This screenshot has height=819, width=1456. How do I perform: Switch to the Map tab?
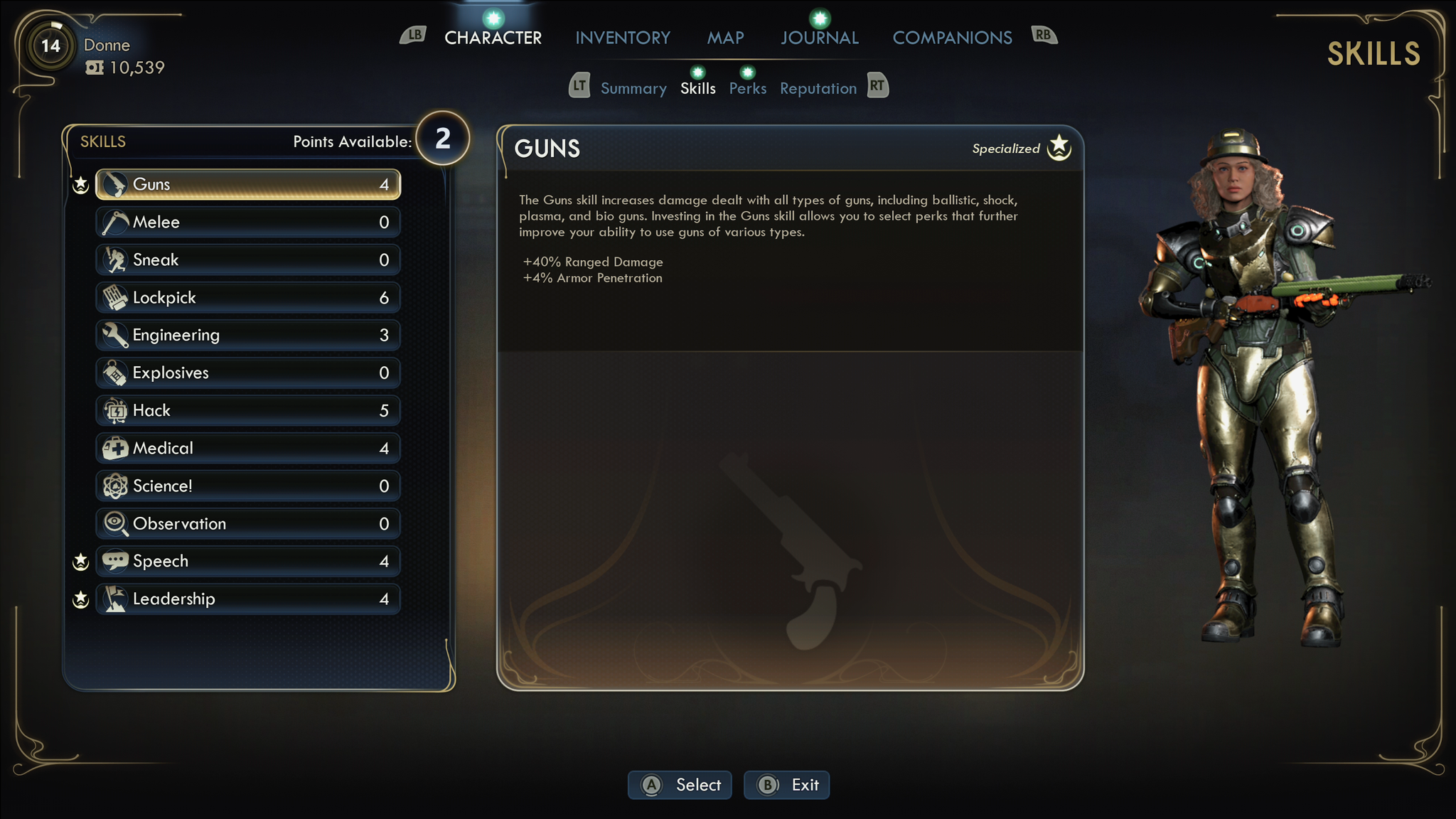coord(725,38)
